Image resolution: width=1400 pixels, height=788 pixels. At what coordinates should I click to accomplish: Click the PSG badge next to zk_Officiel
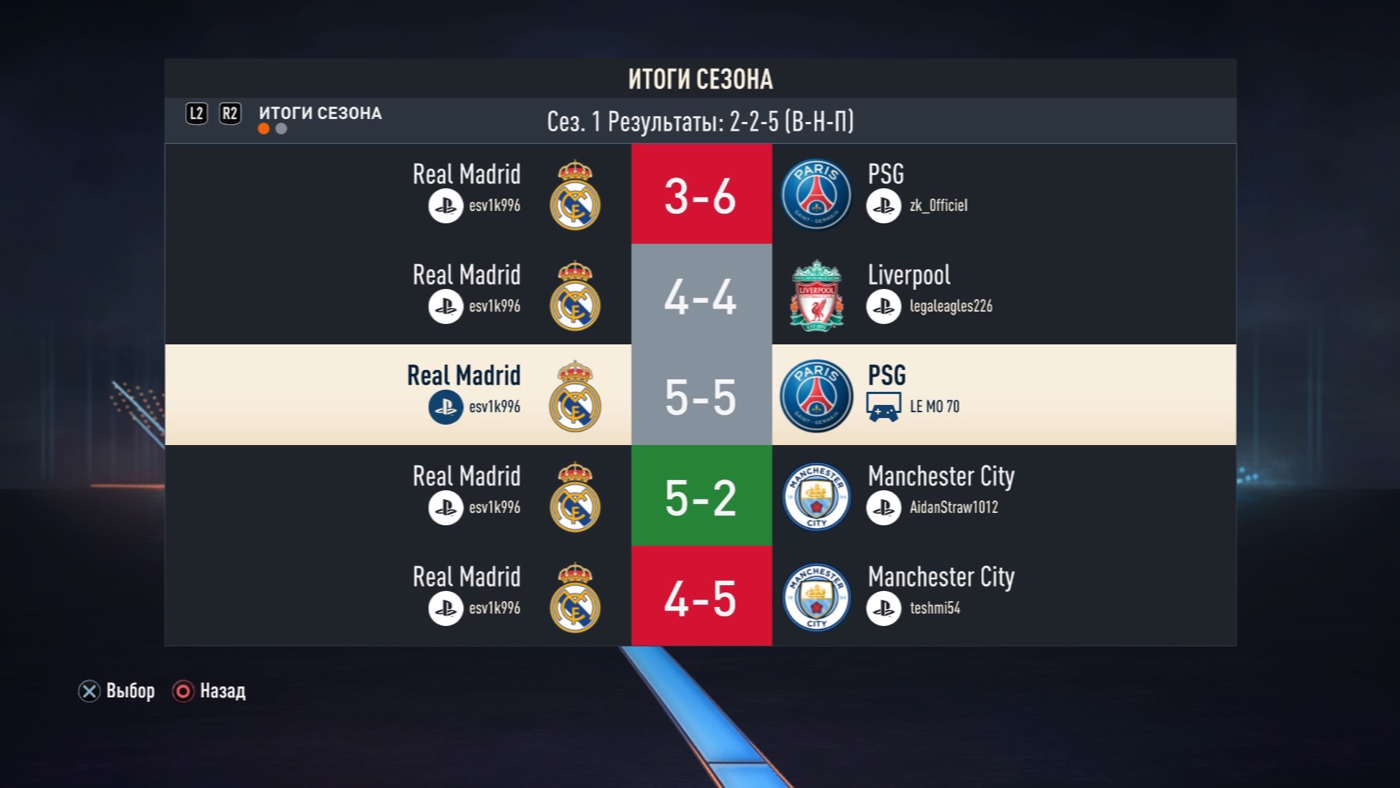pyautogui.click(x=816, y=192)
